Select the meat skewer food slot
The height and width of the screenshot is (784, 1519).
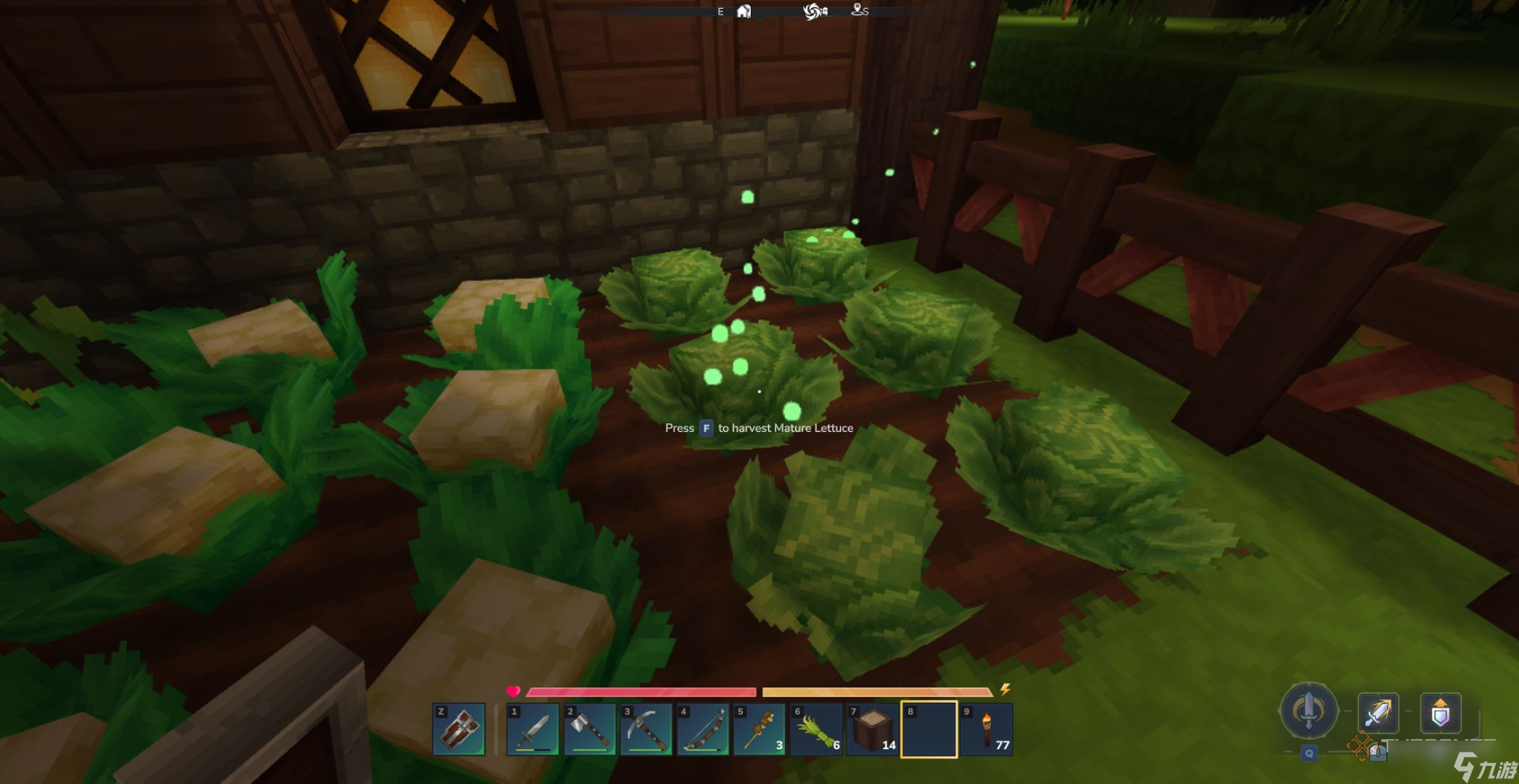coord(759,730)
